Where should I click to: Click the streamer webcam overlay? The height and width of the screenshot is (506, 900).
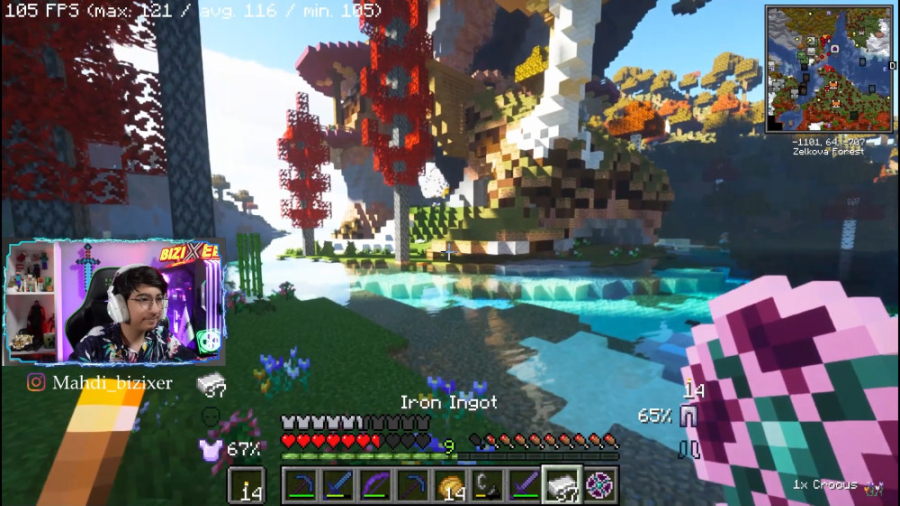(x=115, y=304)
